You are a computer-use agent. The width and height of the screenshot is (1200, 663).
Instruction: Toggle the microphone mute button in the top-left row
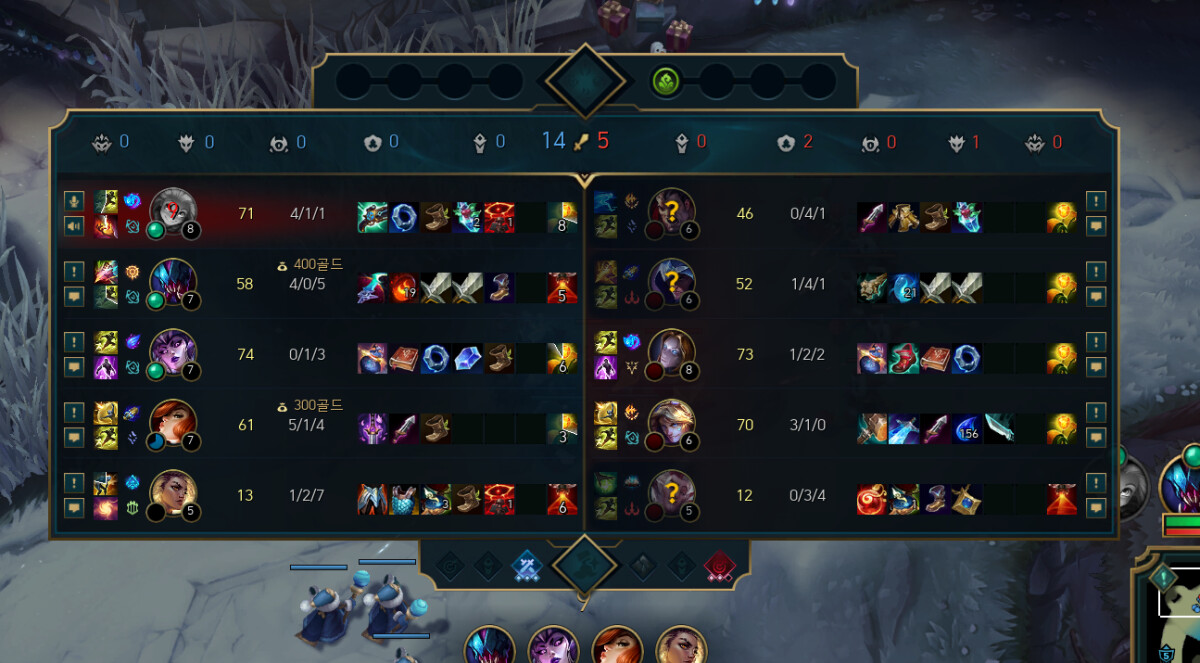[x=73, y=200]
